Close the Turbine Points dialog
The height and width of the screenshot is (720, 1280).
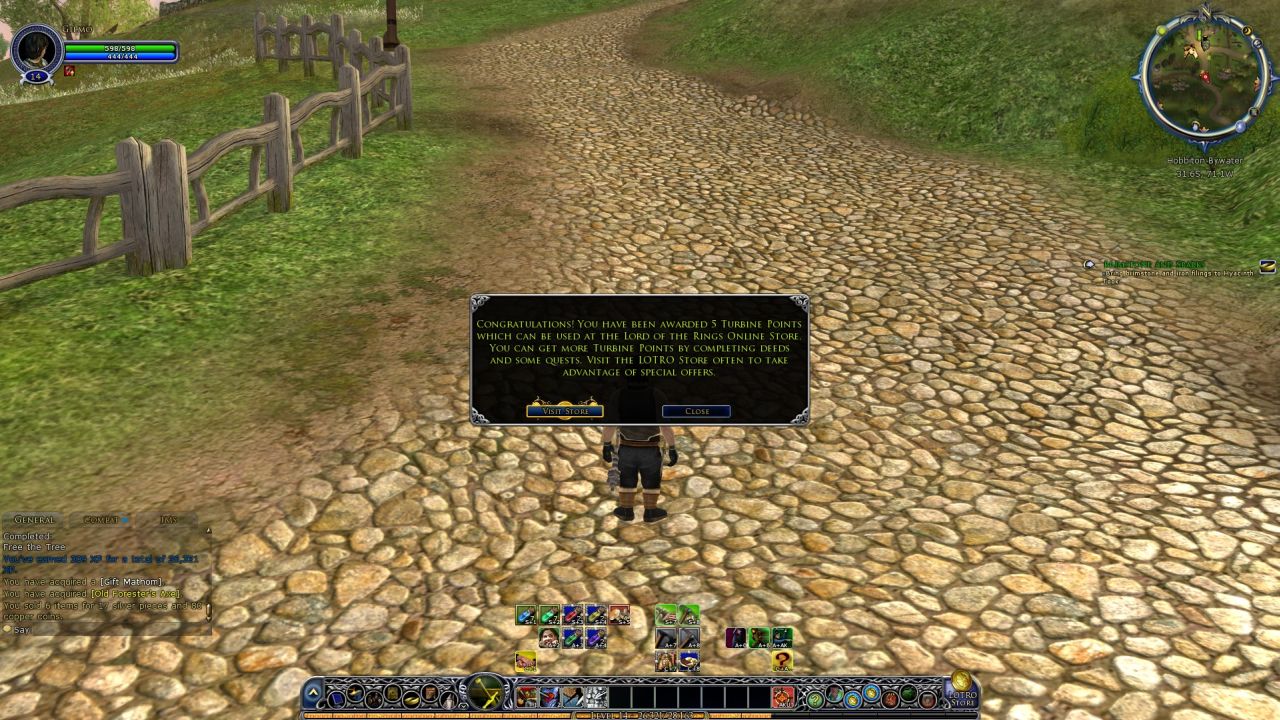[696, 411]
